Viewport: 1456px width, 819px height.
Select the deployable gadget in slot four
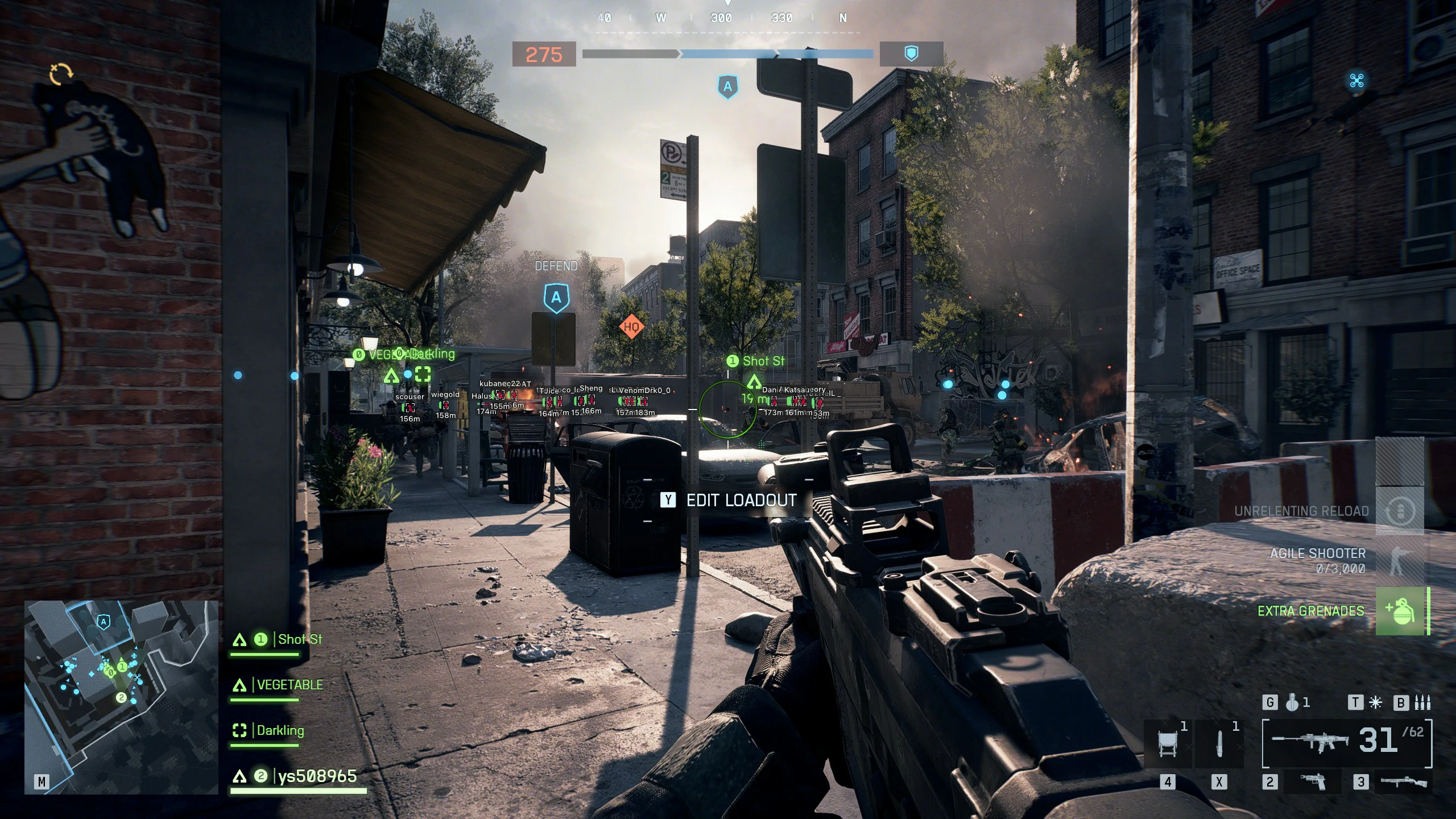coord(1168,744)
